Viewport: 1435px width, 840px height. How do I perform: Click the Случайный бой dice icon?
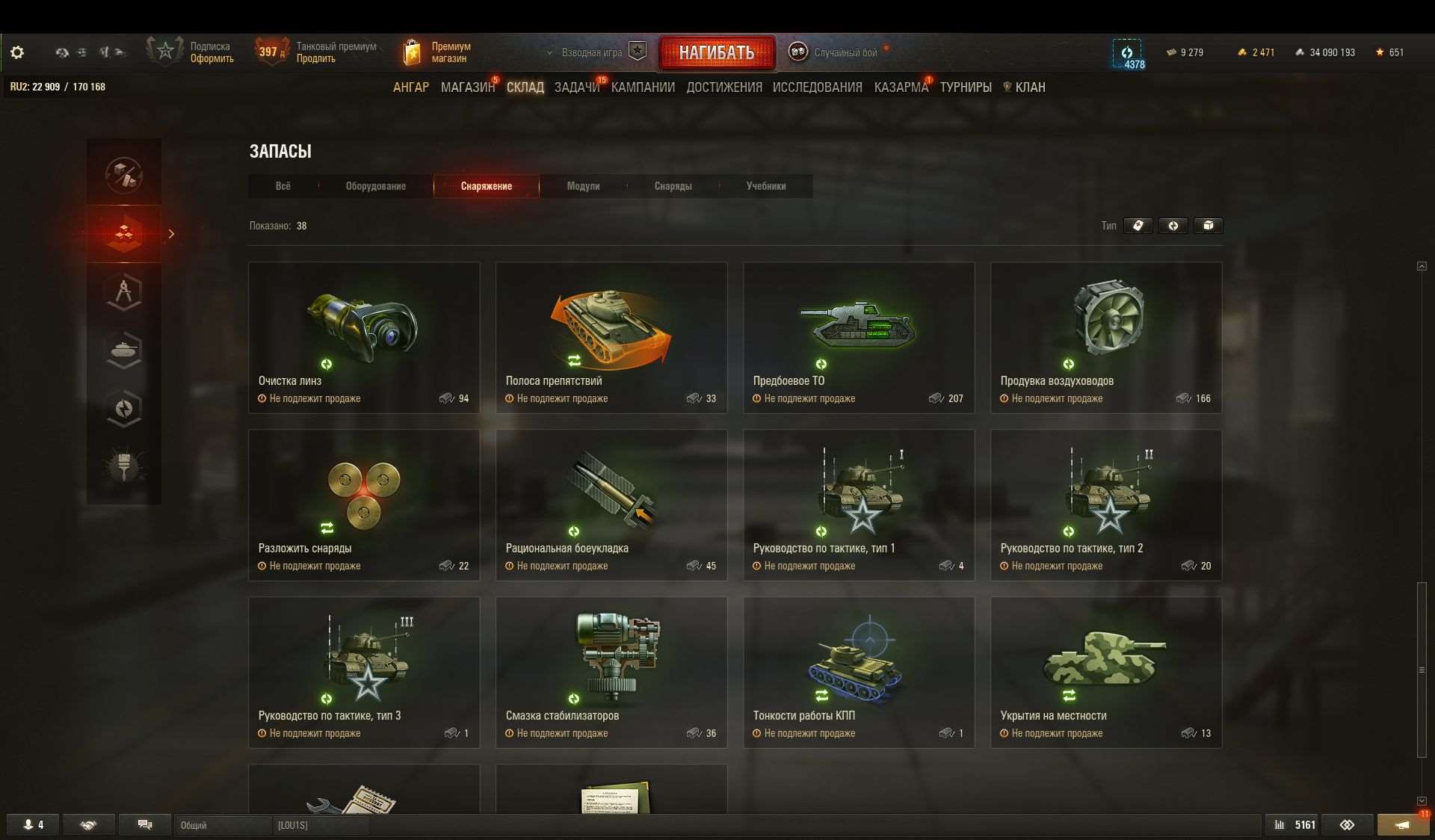click(797, 52)
